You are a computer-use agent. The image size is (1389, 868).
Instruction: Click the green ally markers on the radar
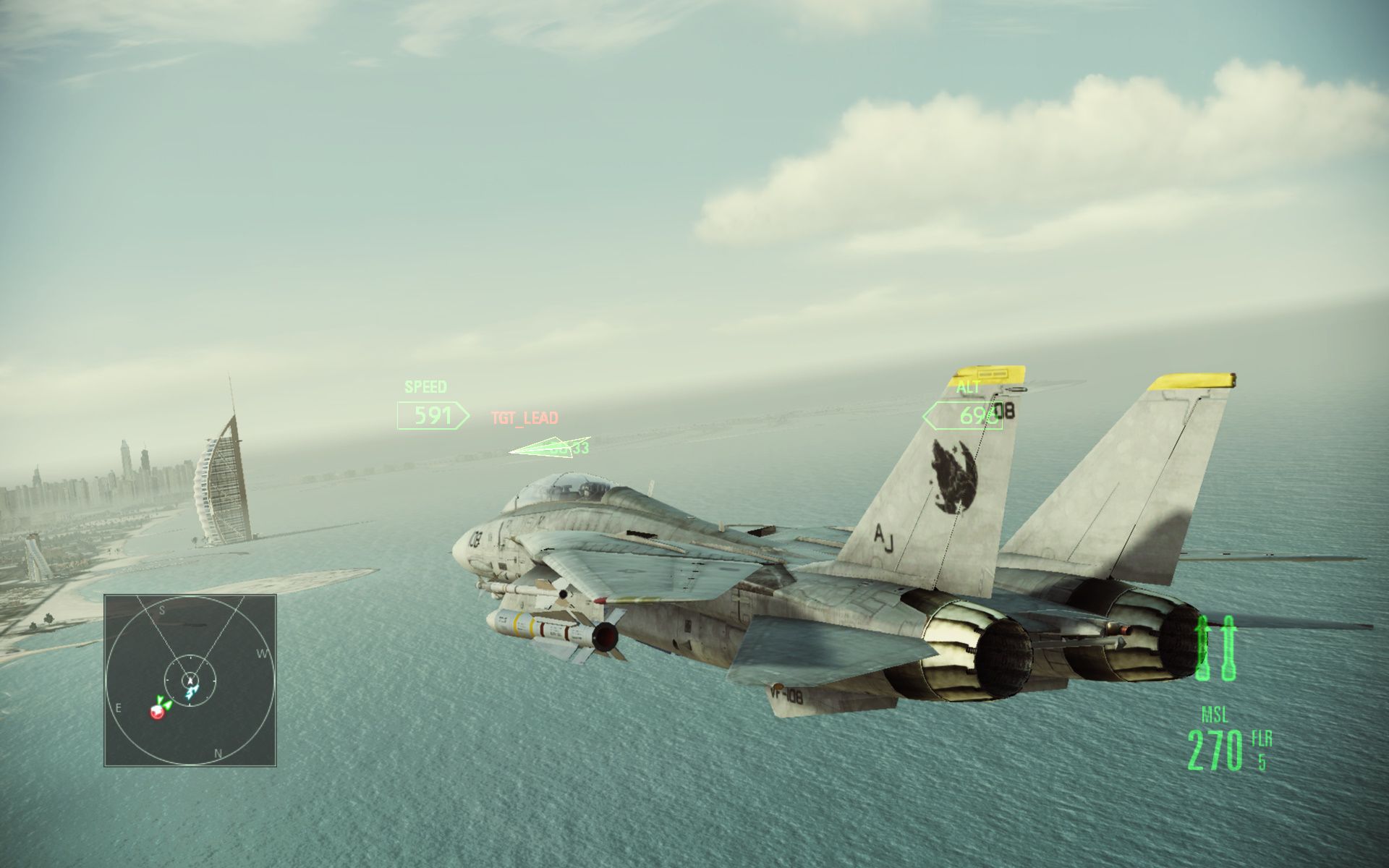point(165,702)
